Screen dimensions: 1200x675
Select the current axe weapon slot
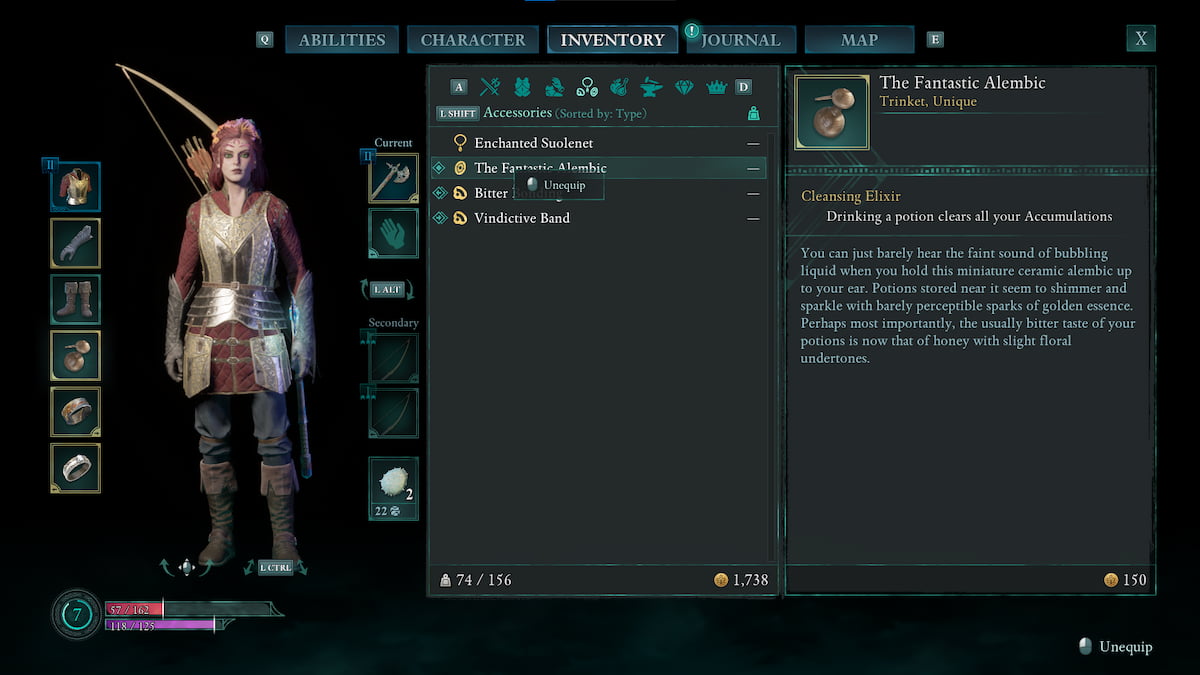(393, 178)
